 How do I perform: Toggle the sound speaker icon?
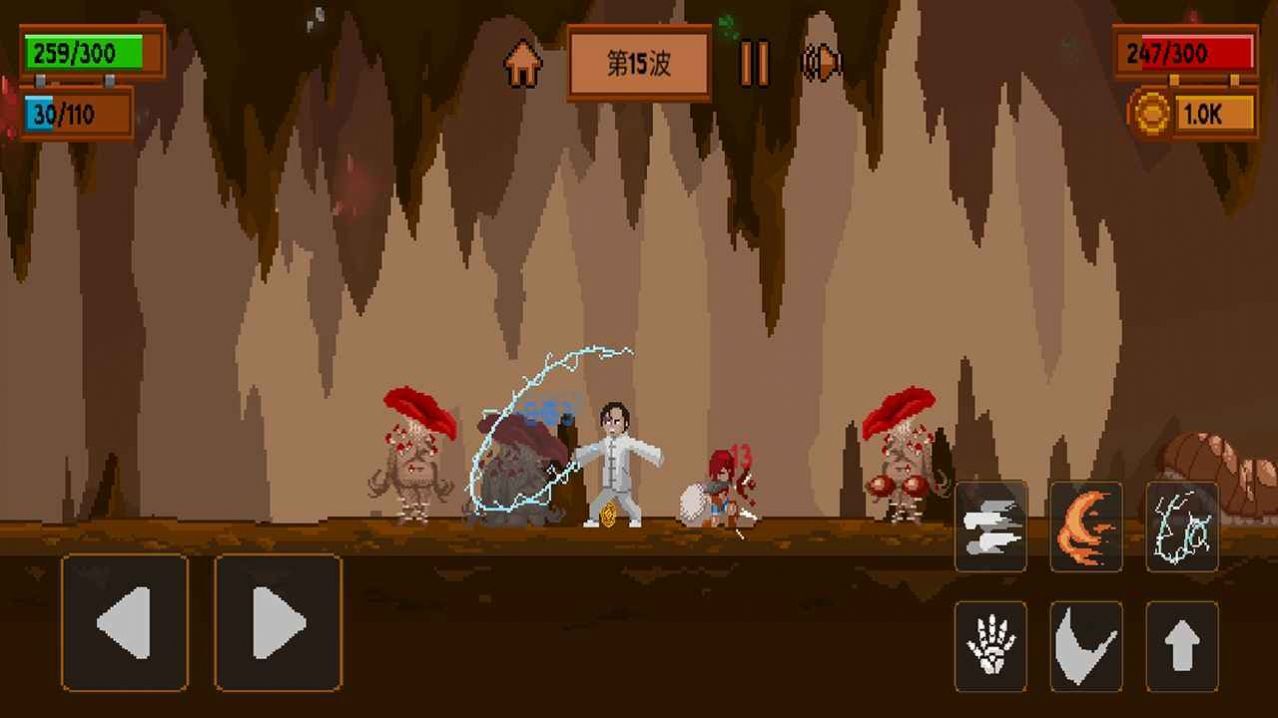(821, 64)
